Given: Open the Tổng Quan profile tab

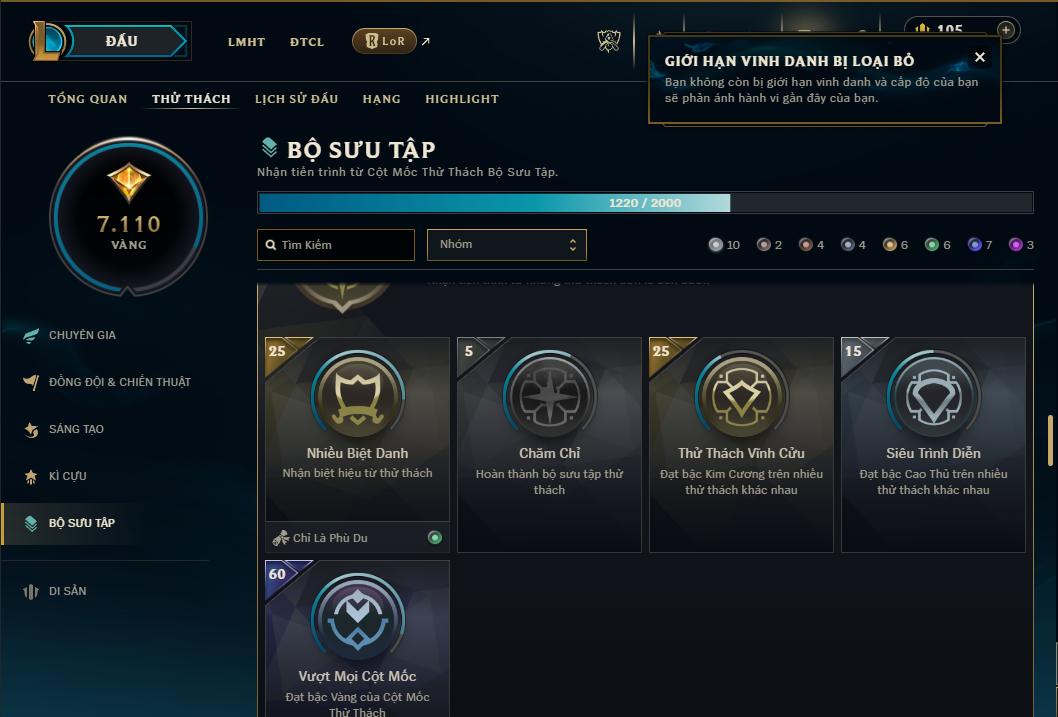Looking at the screenshot, I should (x=88, y=99).
